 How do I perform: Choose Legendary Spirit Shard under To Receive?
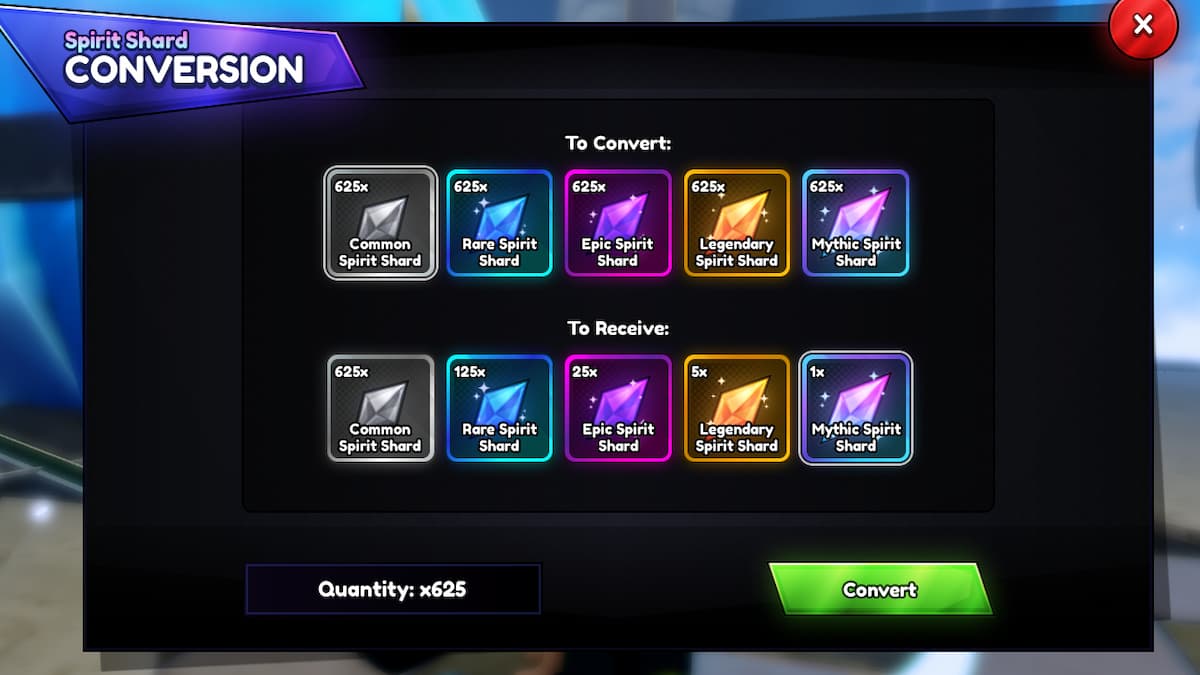[x=737, y=408]
